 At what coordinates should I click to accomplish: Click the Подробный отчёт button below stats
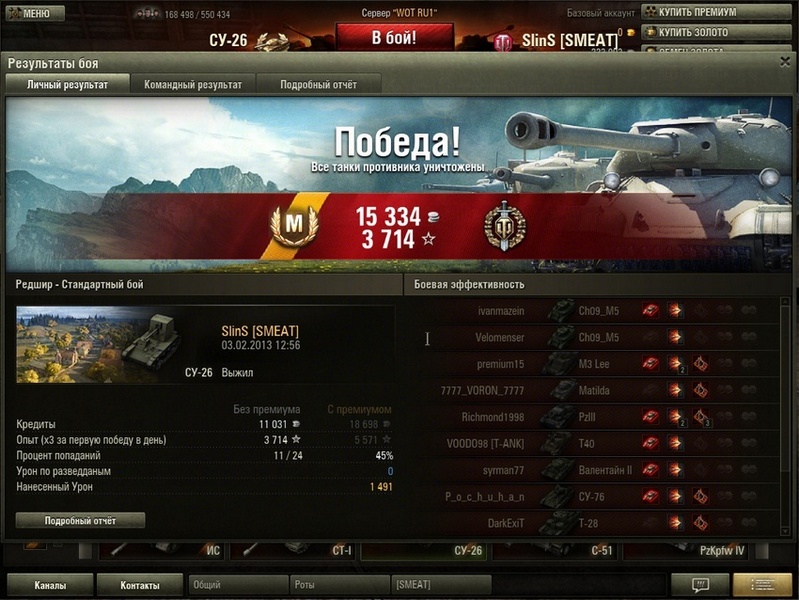[x=80, y=521]
